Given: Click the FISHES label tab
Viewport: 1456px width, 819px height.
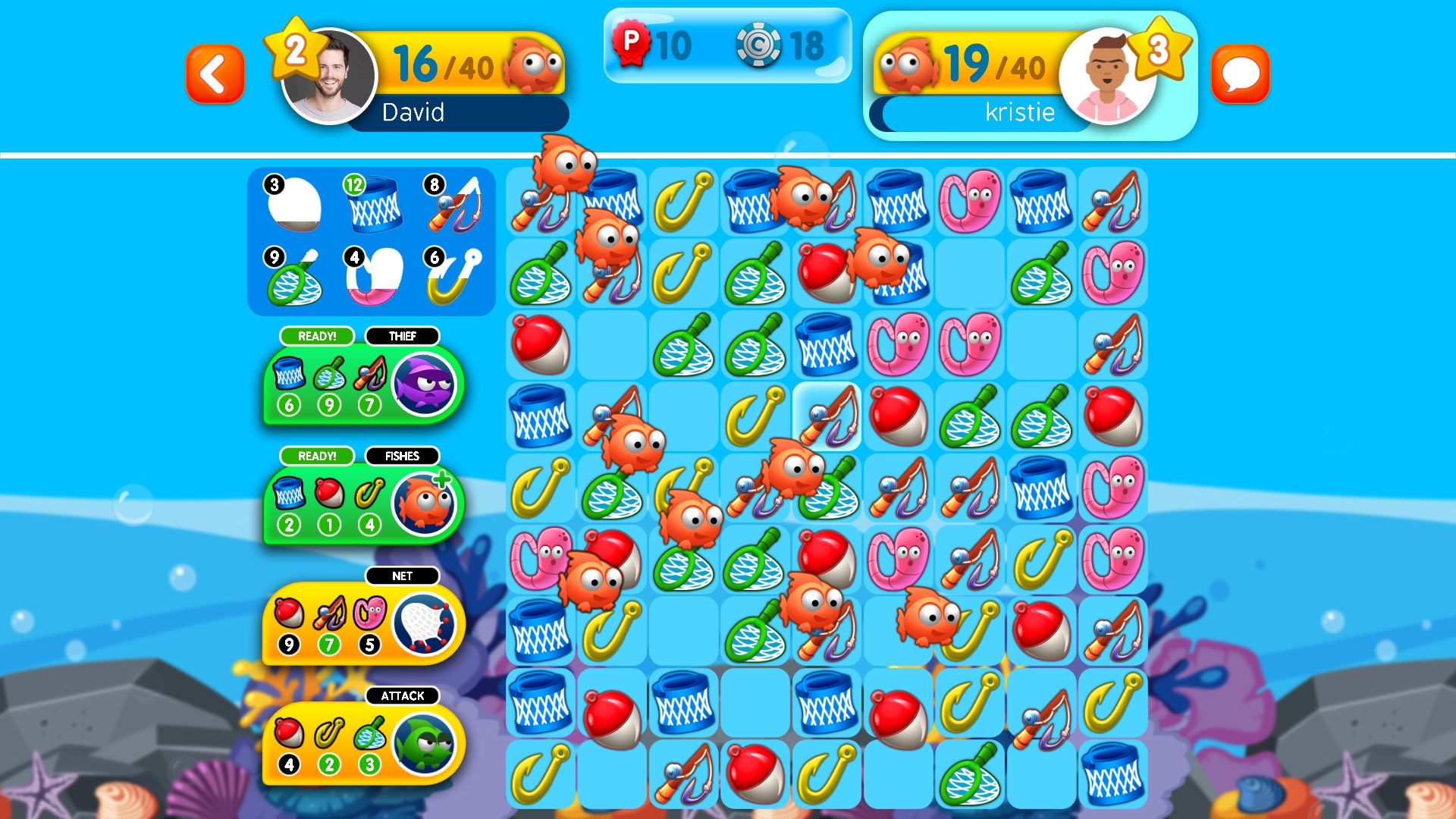Looking at the screenshot, I should 403,456.
